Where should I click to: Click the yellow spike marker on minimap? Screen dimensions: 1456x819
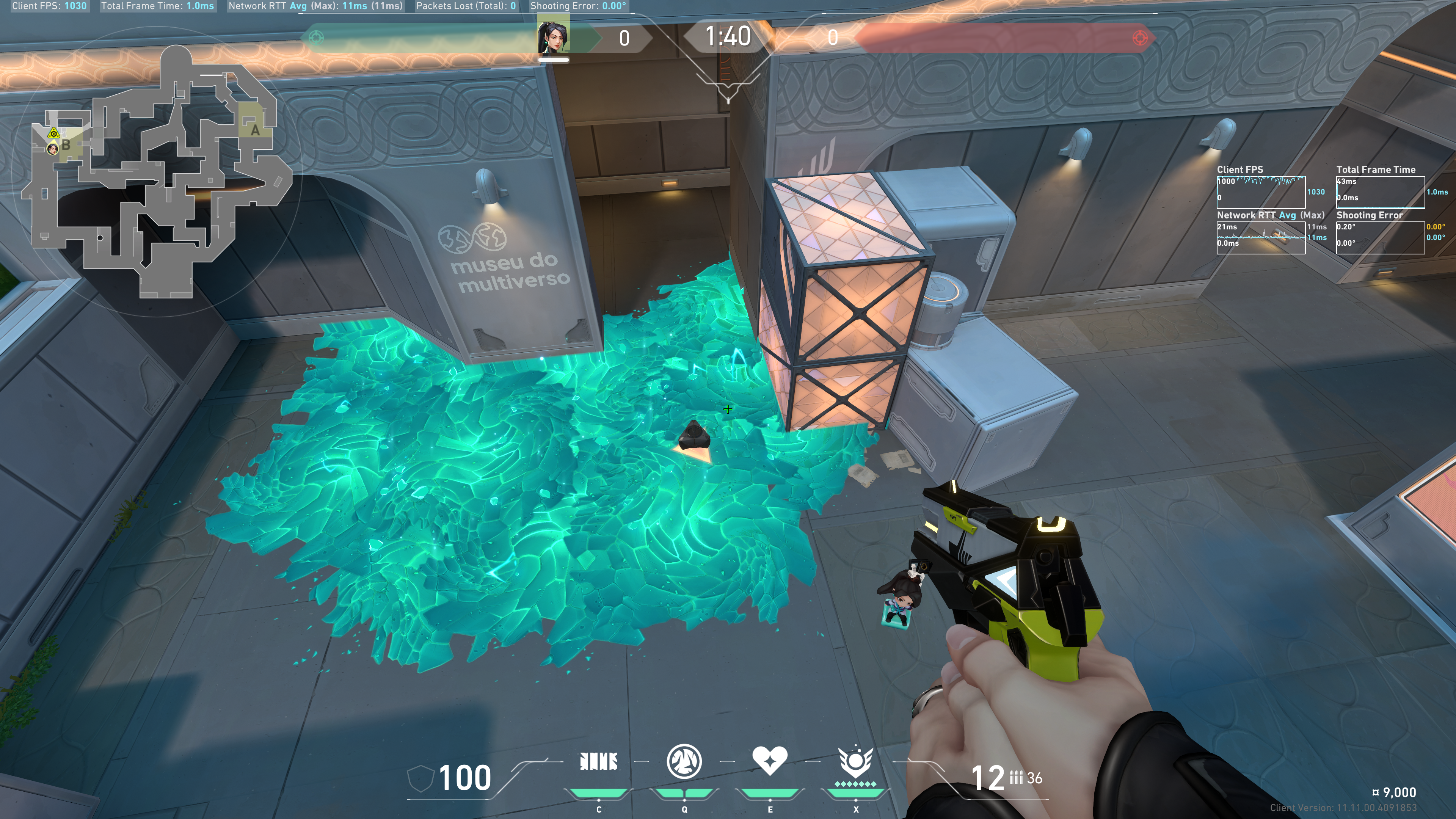pos(53,133)
